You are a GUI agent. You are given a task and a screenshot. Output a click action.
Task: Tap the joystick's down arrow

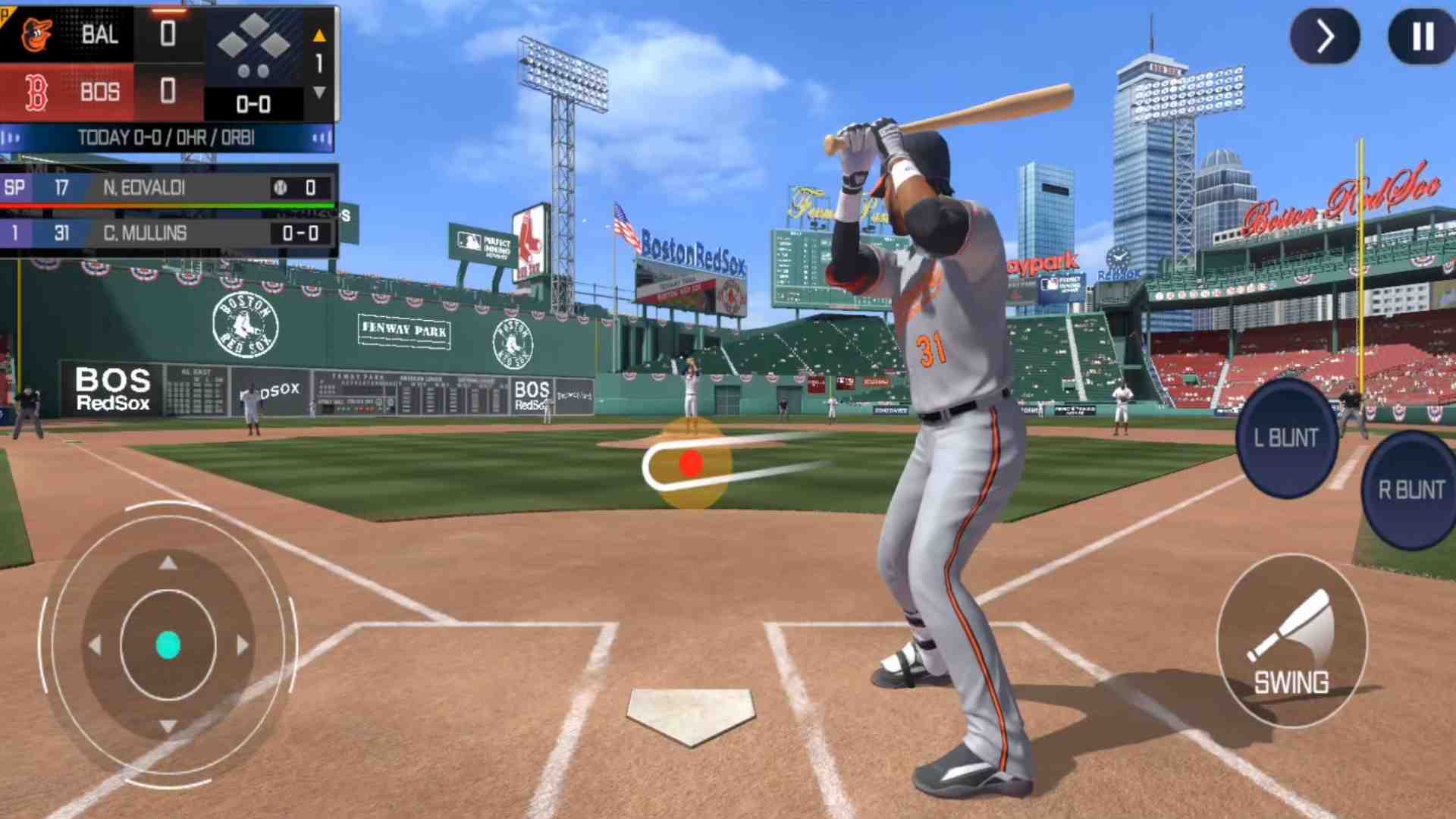pos(168,726)
